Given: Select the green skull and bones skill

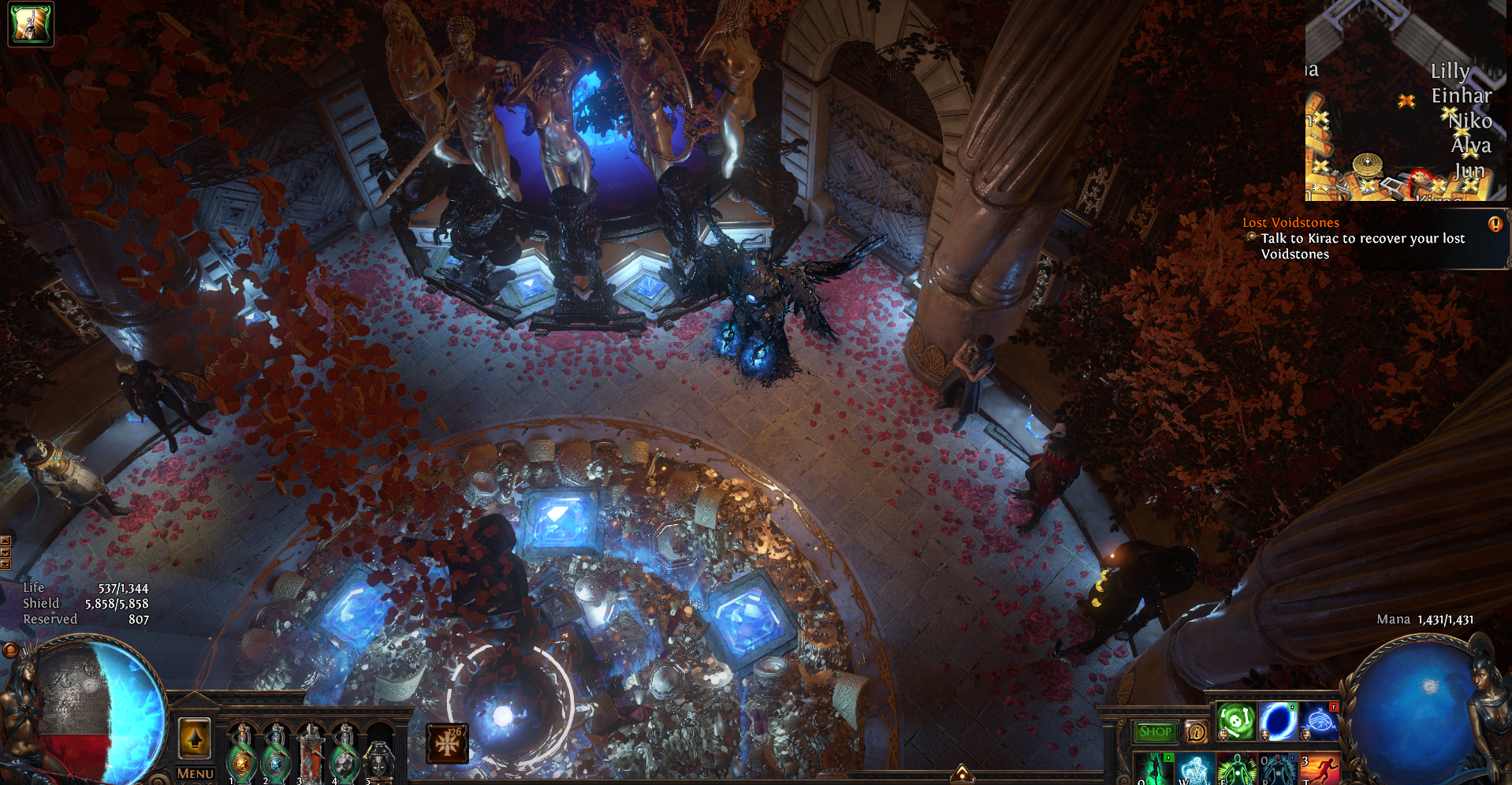Looking at the screenshot, I should pyautogui.click(x=1236, y=720).
